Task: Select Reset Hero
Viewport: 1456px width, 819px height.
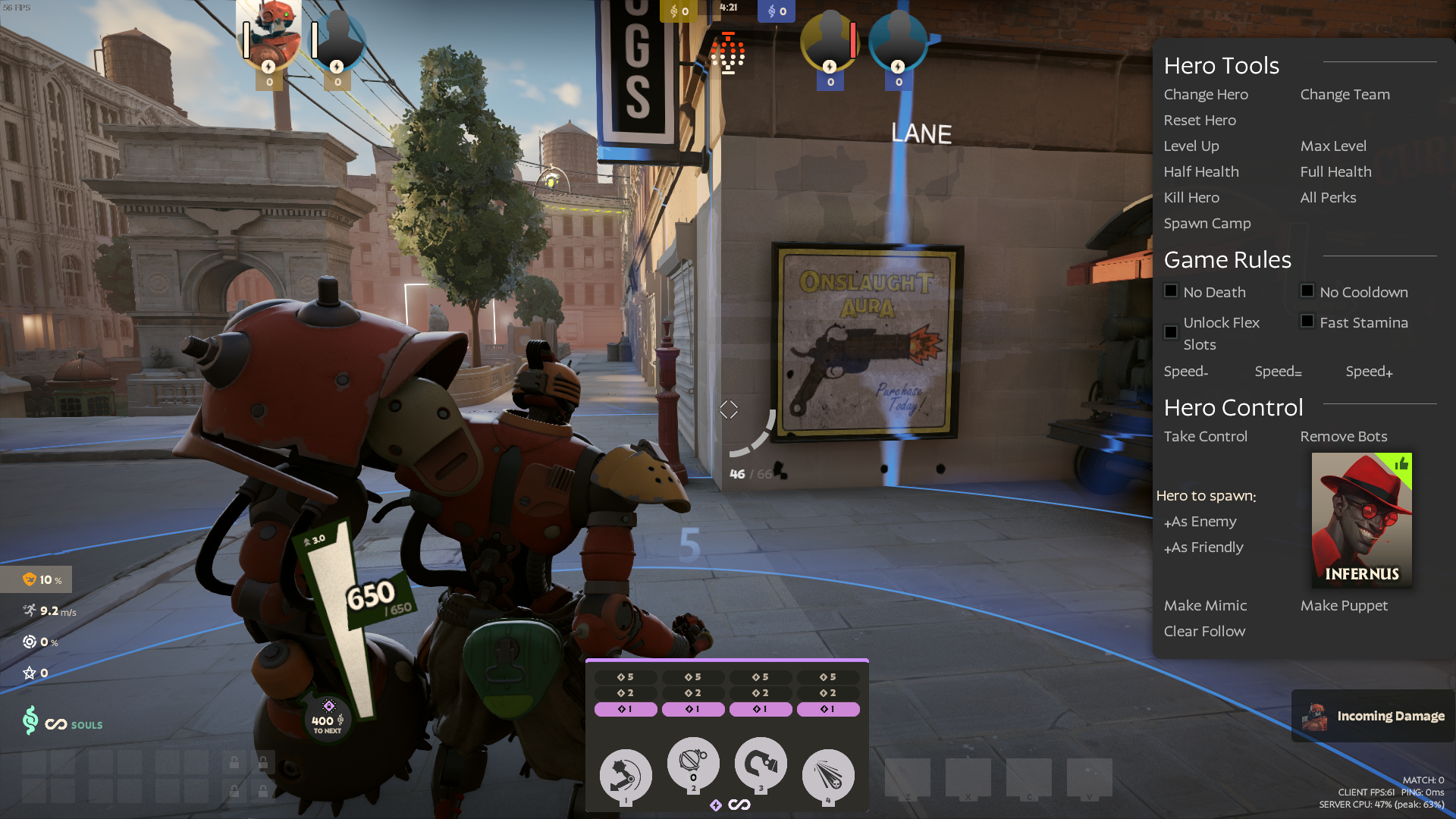Action: [x=1200, y=121]
